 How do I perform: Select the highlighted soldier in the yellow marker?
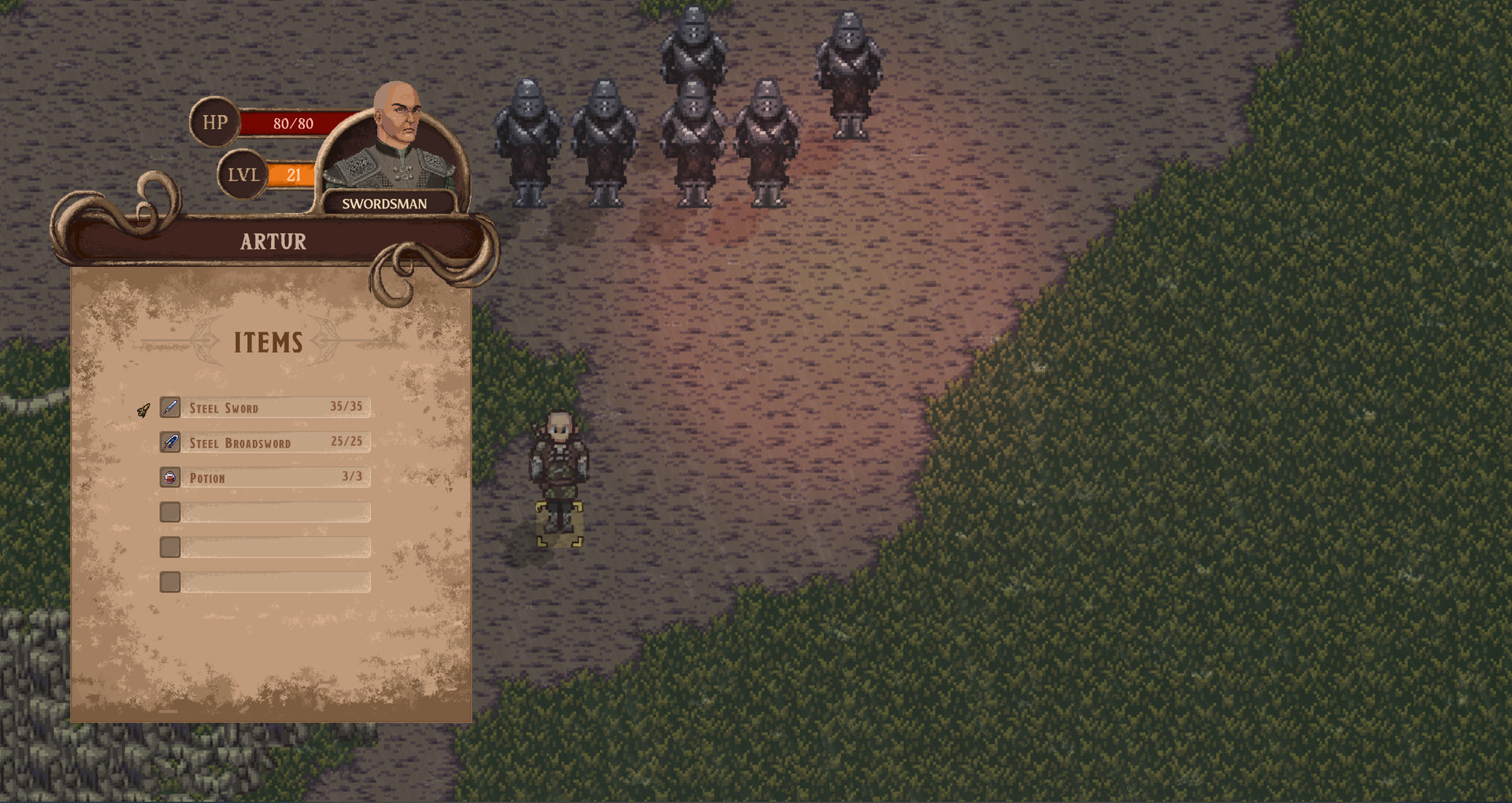point(559,472)
